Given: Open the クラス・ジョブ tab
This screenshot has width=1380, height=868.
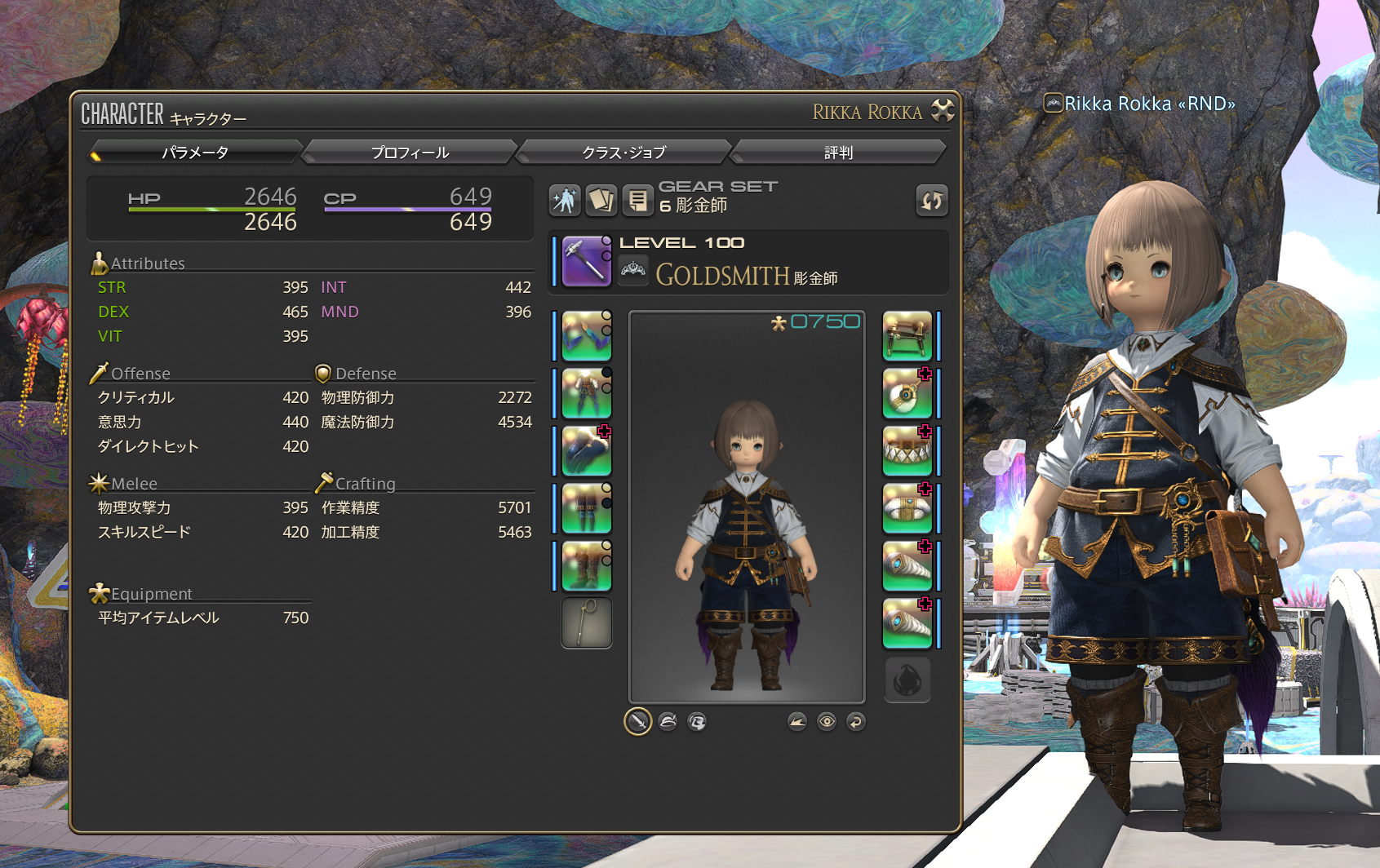Looking at the screenshot, I should 624,153.
